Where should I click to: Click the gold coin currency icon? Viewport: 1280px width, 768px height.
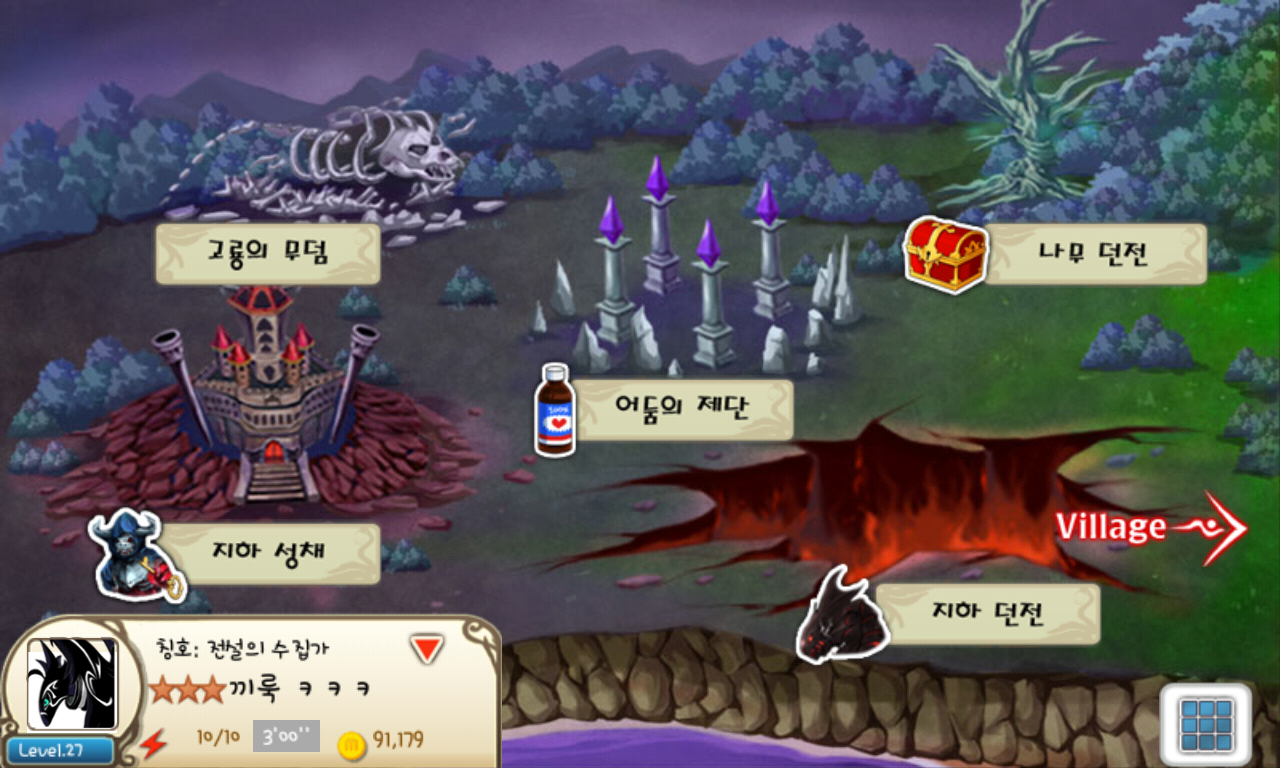click(x=351, y=744)
